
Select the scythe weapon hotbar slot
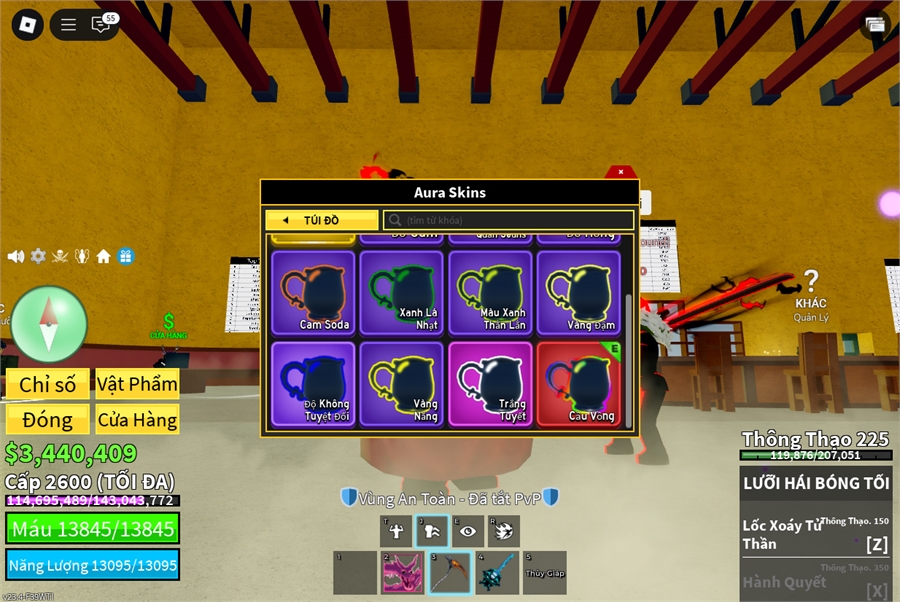[449, 573]
